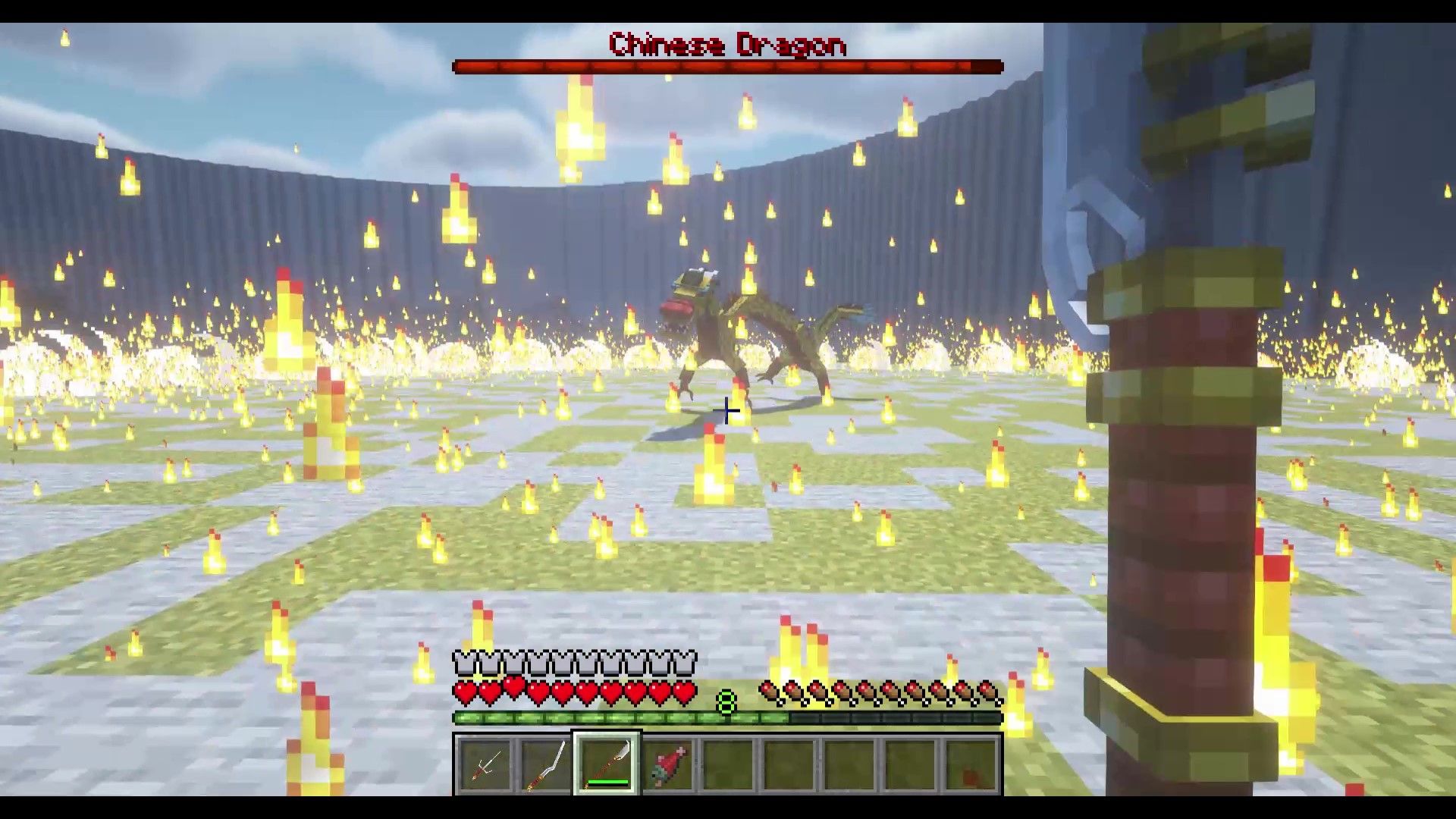Click the durability bar under the selected spear
Viewport: 1456px width, 819px height.
tap(607, 782)
